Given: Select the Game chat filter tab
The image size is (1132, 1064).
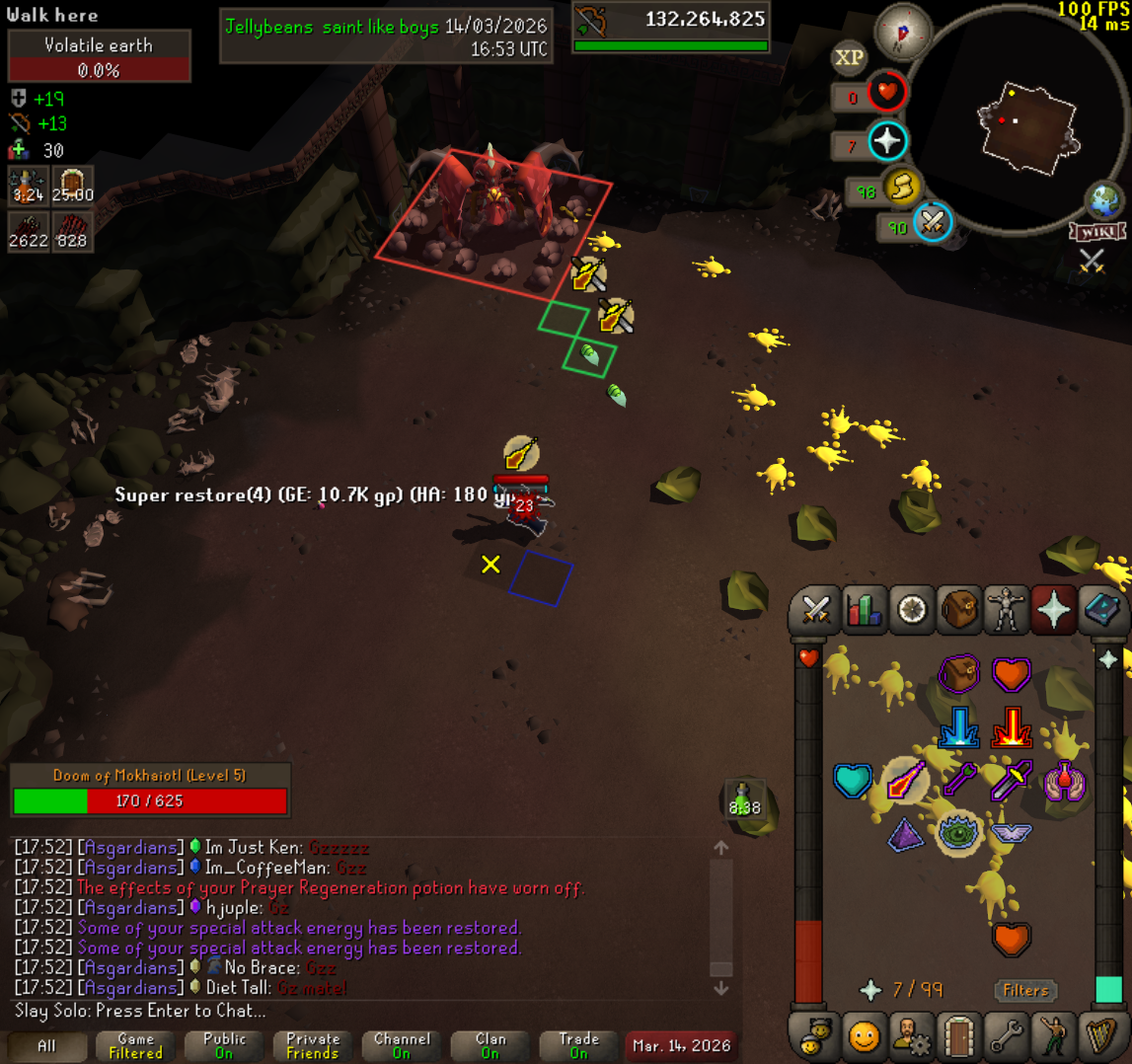Looking at the screenshot, I should (135, 1045).
